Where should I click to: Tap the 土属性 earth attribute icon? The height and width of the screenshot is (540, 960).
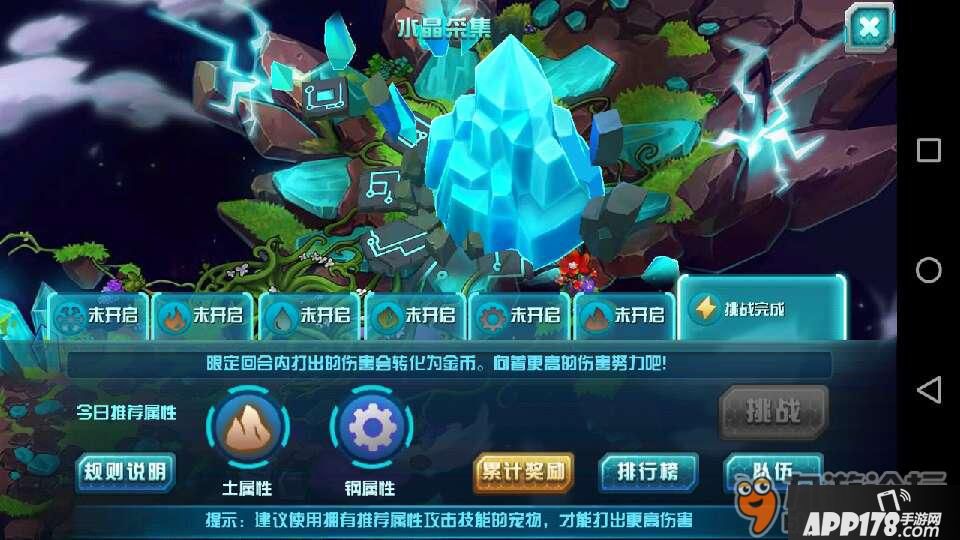pyautogui.click(x=248, y=429)
